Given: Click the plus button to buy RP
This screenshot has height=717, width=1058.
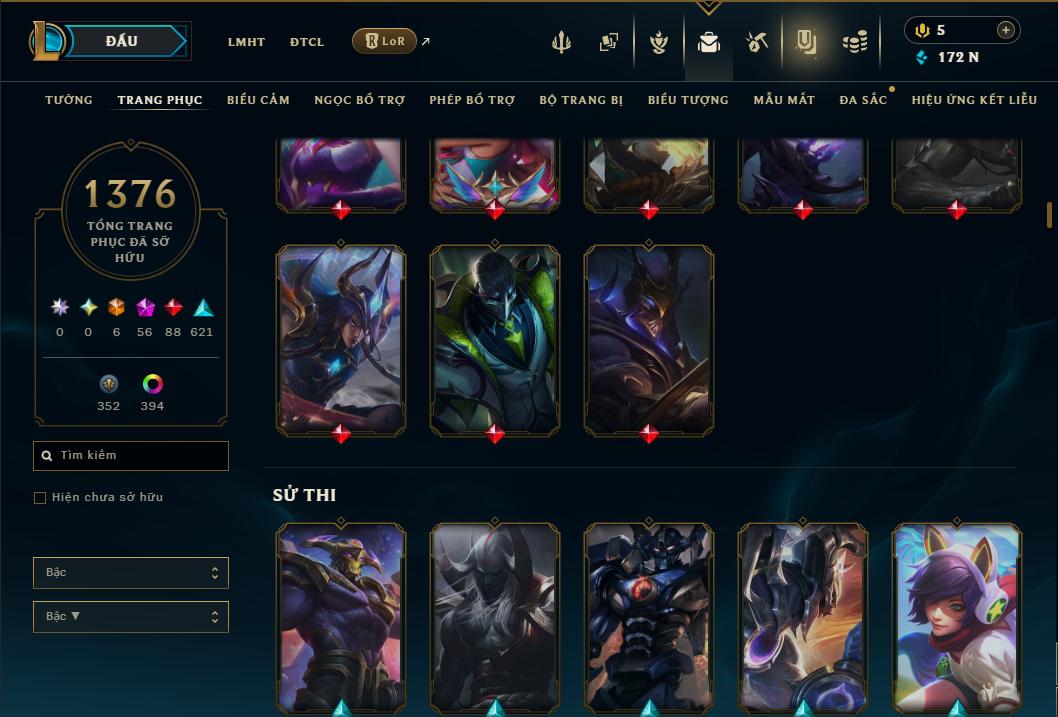Looking at the screenshot, I should [x=1005, y=30].
